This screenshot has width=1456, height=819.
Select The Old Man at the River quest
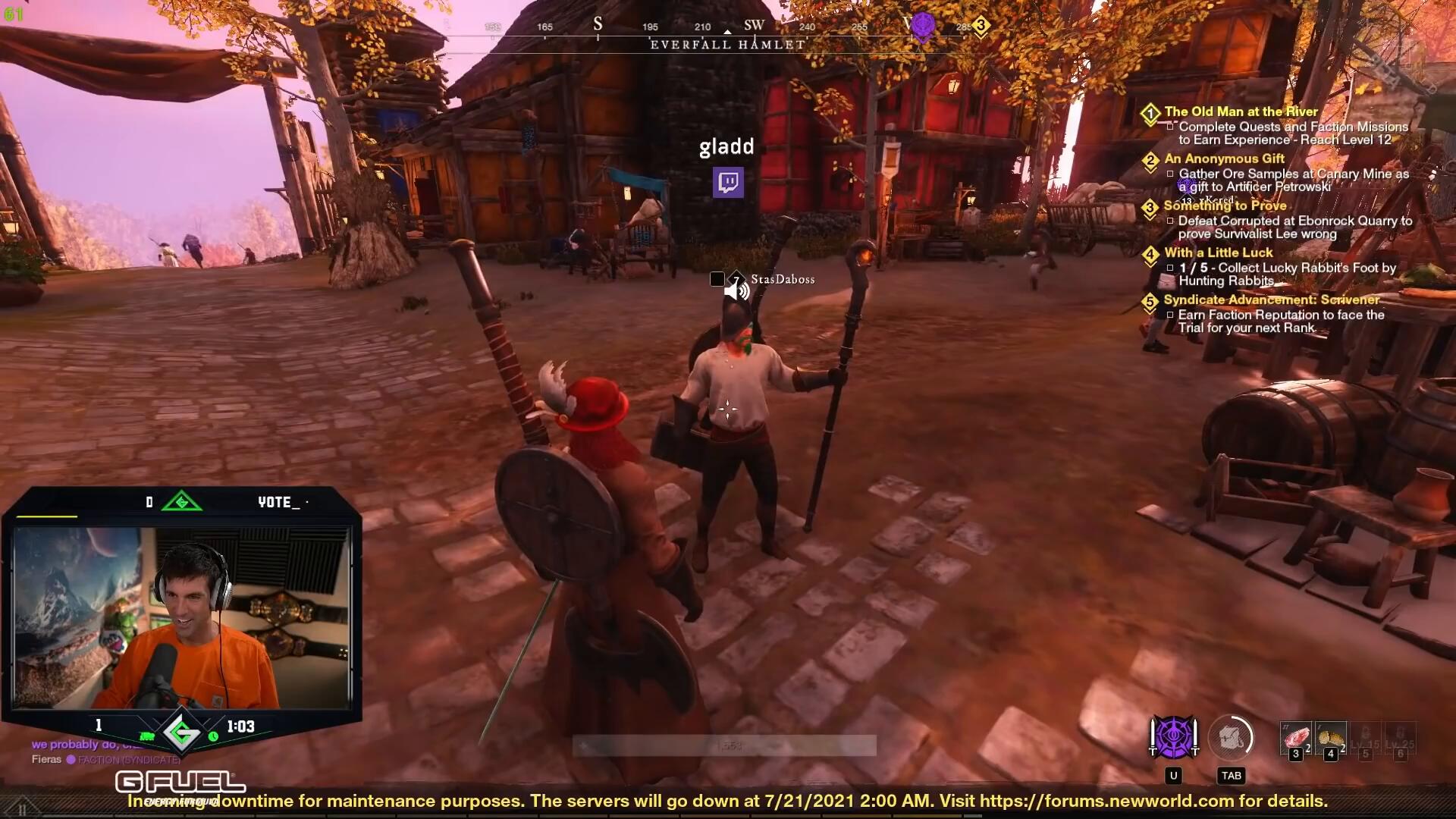point(1241,111)
